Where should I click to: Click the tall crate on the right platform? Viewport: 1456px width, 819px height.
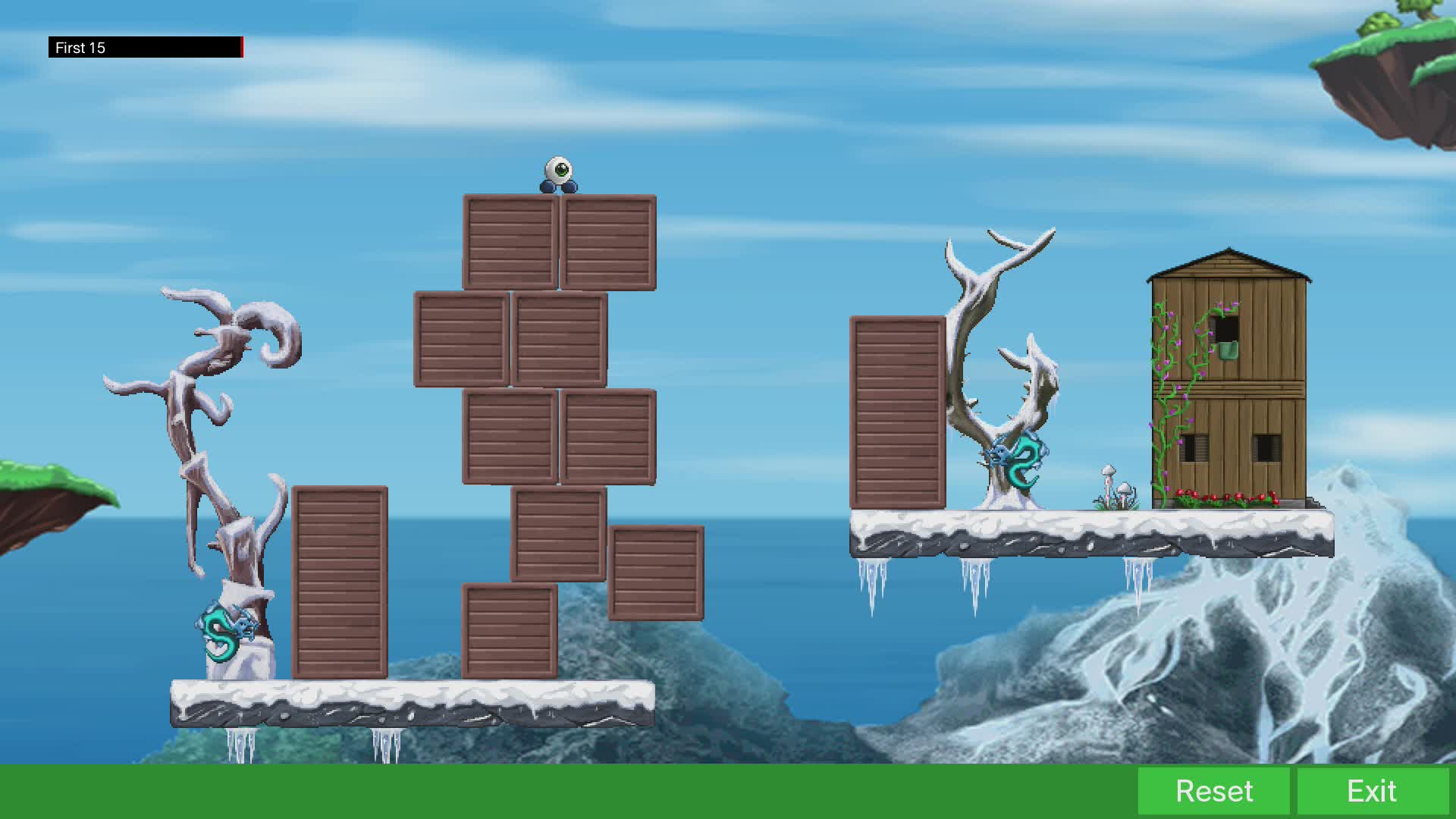[x=899, y=413]
